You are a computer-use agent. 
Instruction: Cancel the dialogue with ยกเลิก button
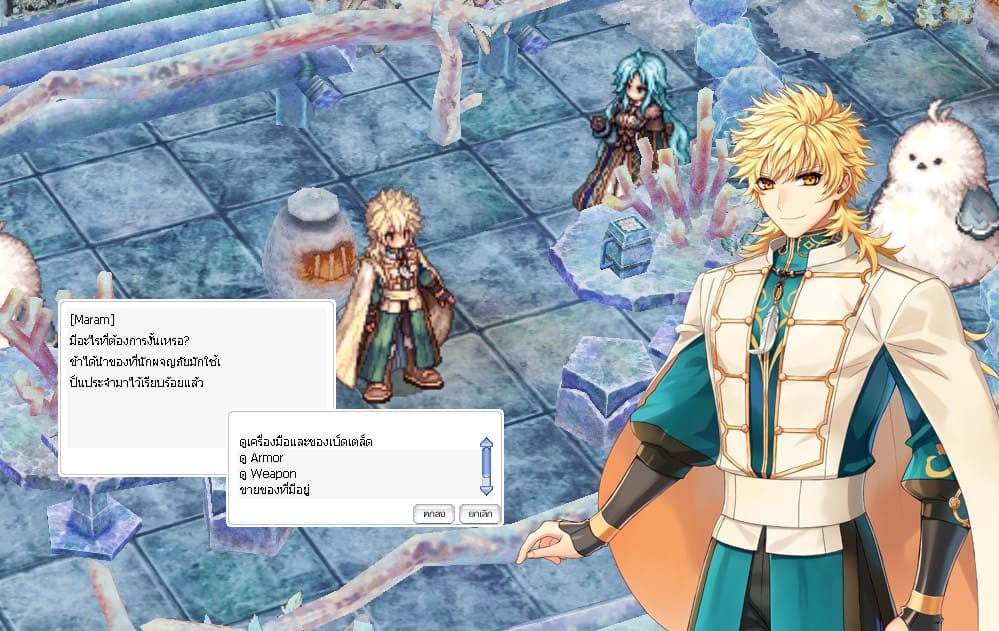pos(479,513)
